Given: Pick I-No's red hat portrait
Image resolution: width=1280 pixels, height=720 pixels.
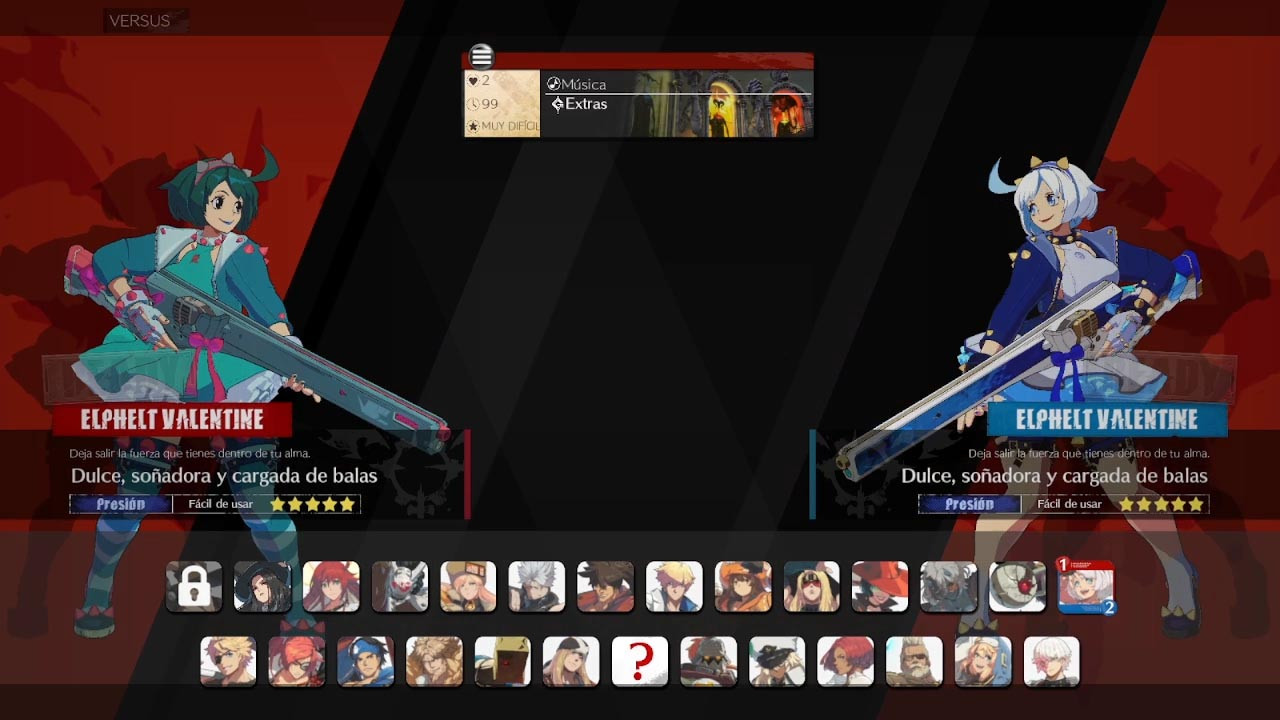Looking at the screenshot, I should (878, 587).
